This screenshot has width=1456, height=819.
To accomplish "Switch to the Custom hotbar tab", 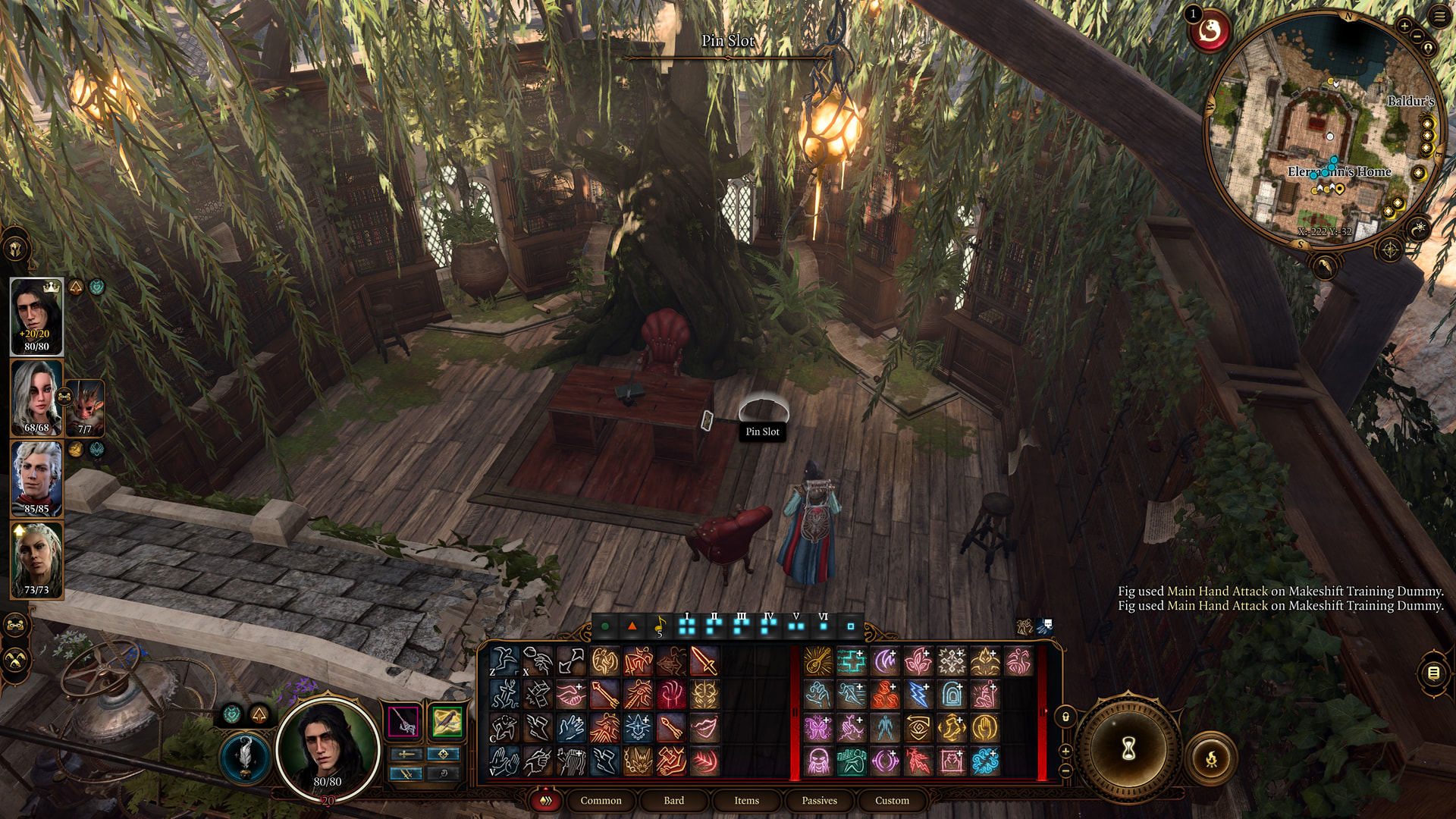I will click(x=892, y=800).
